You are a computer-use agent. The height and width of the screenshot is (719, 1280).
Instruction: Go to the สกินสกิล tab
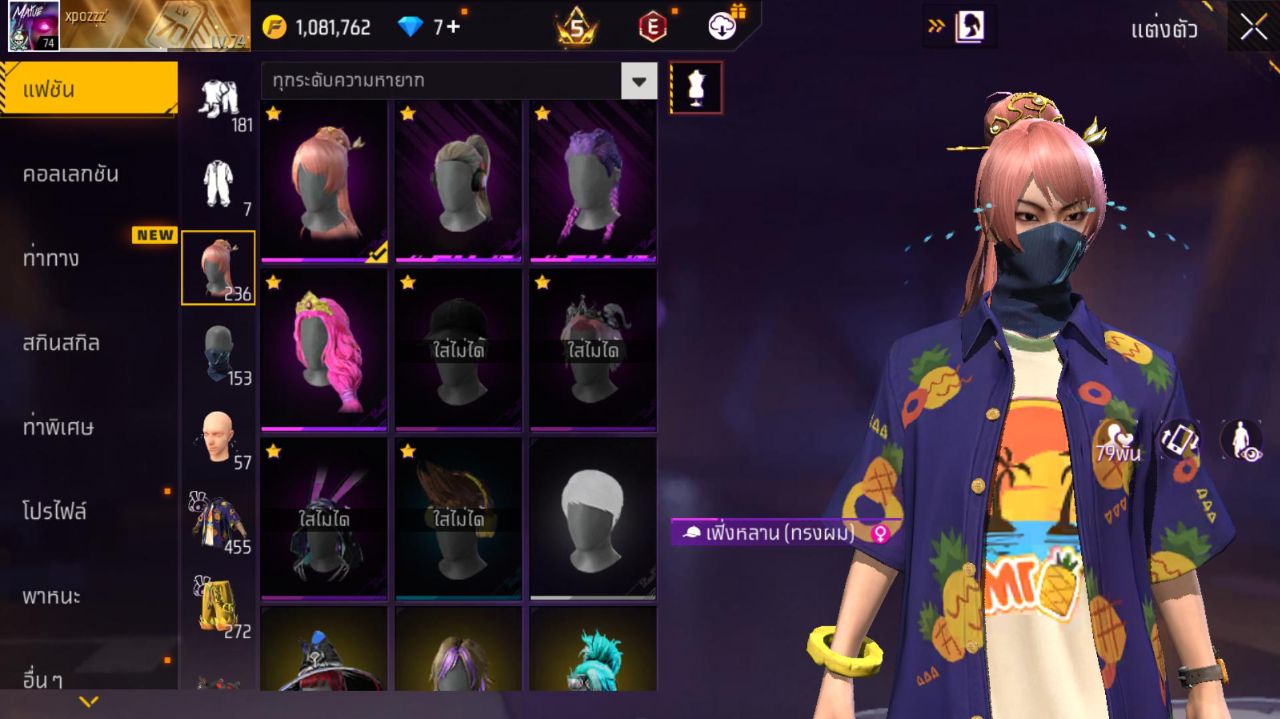(61, 343)
